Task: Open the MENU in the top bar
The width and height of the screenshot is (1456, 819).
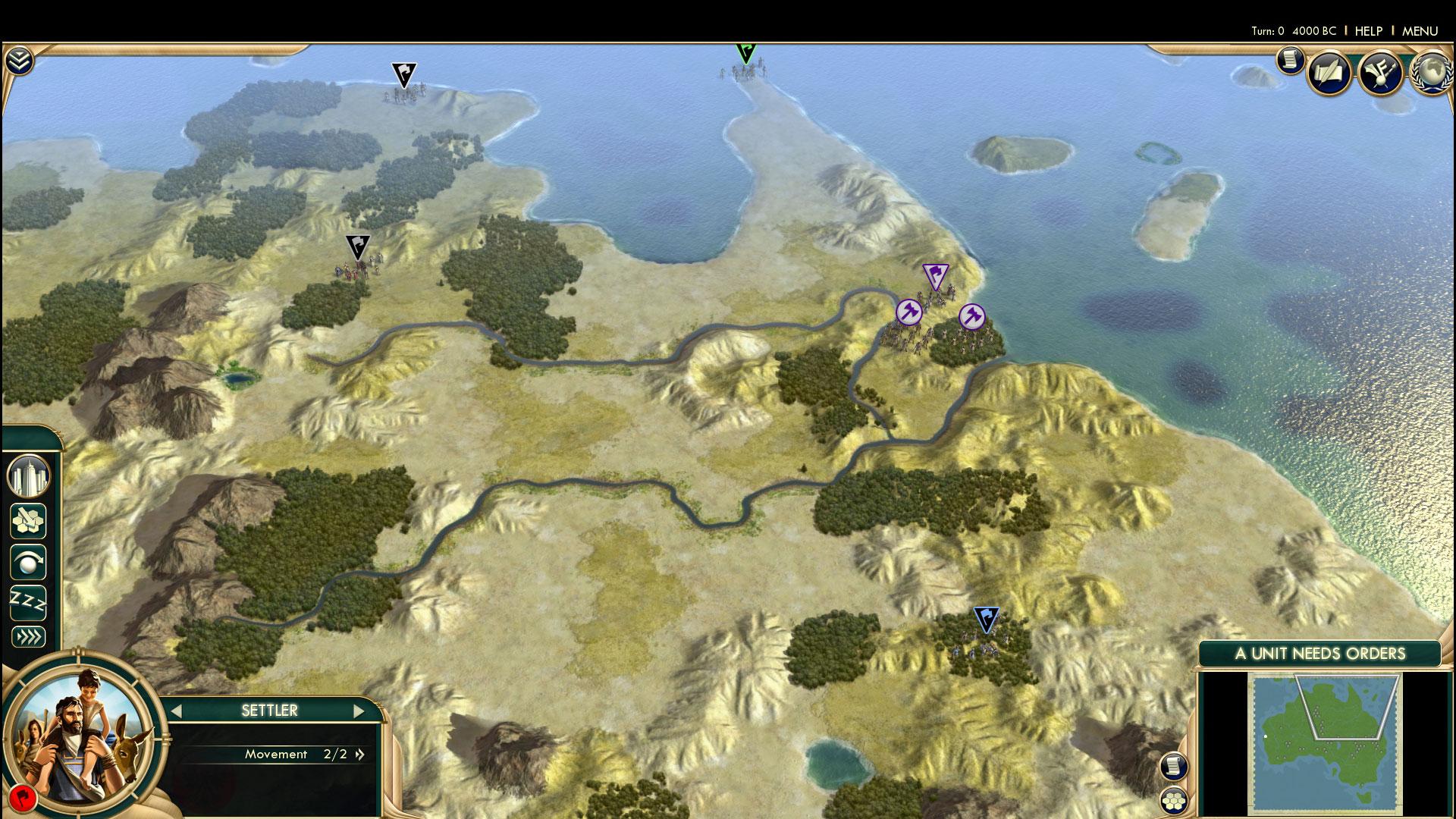Action: click(x=1420, y=31)
